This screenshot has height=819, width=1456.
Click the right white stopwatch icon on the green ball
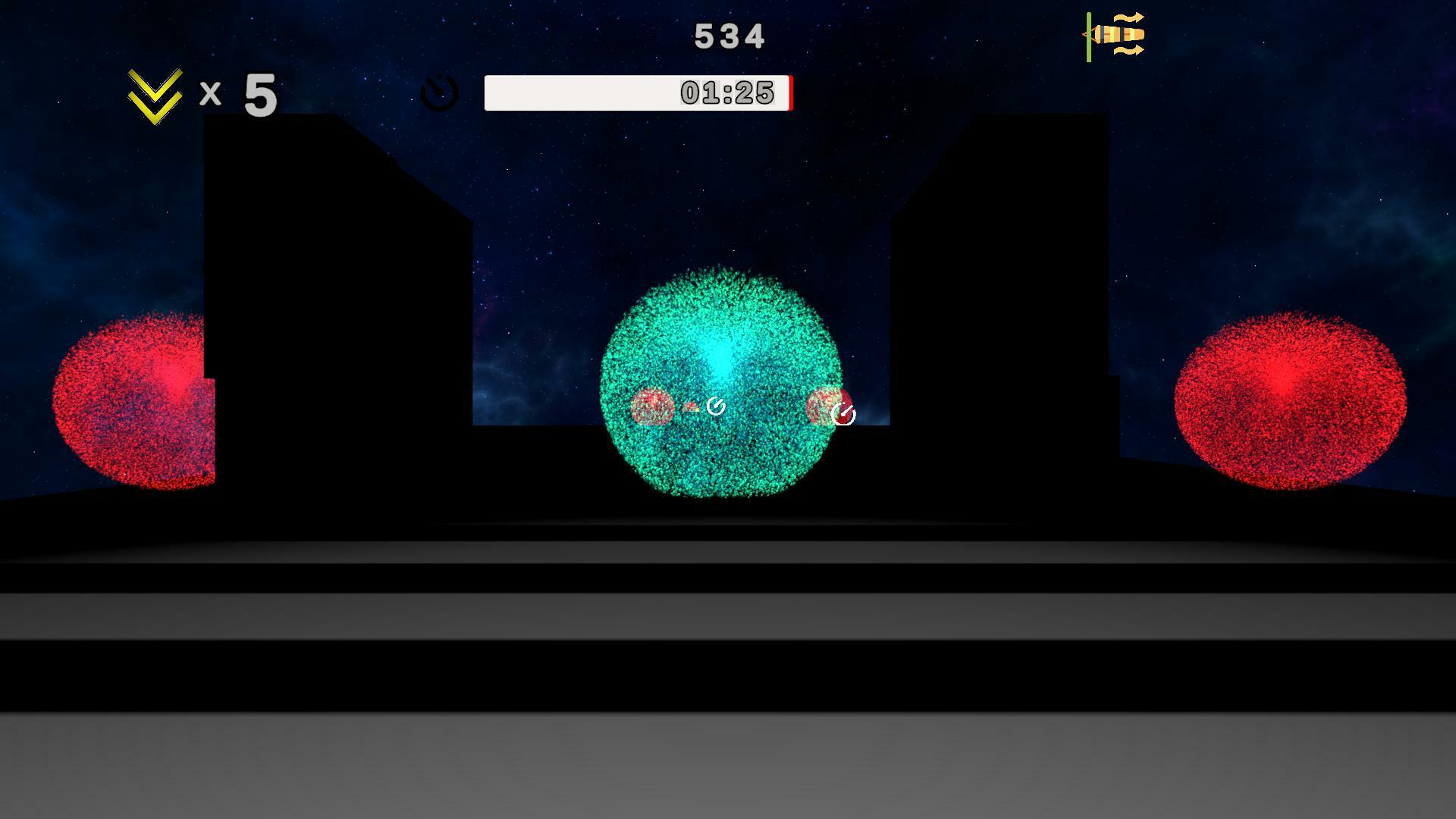[x=843, y=414]
